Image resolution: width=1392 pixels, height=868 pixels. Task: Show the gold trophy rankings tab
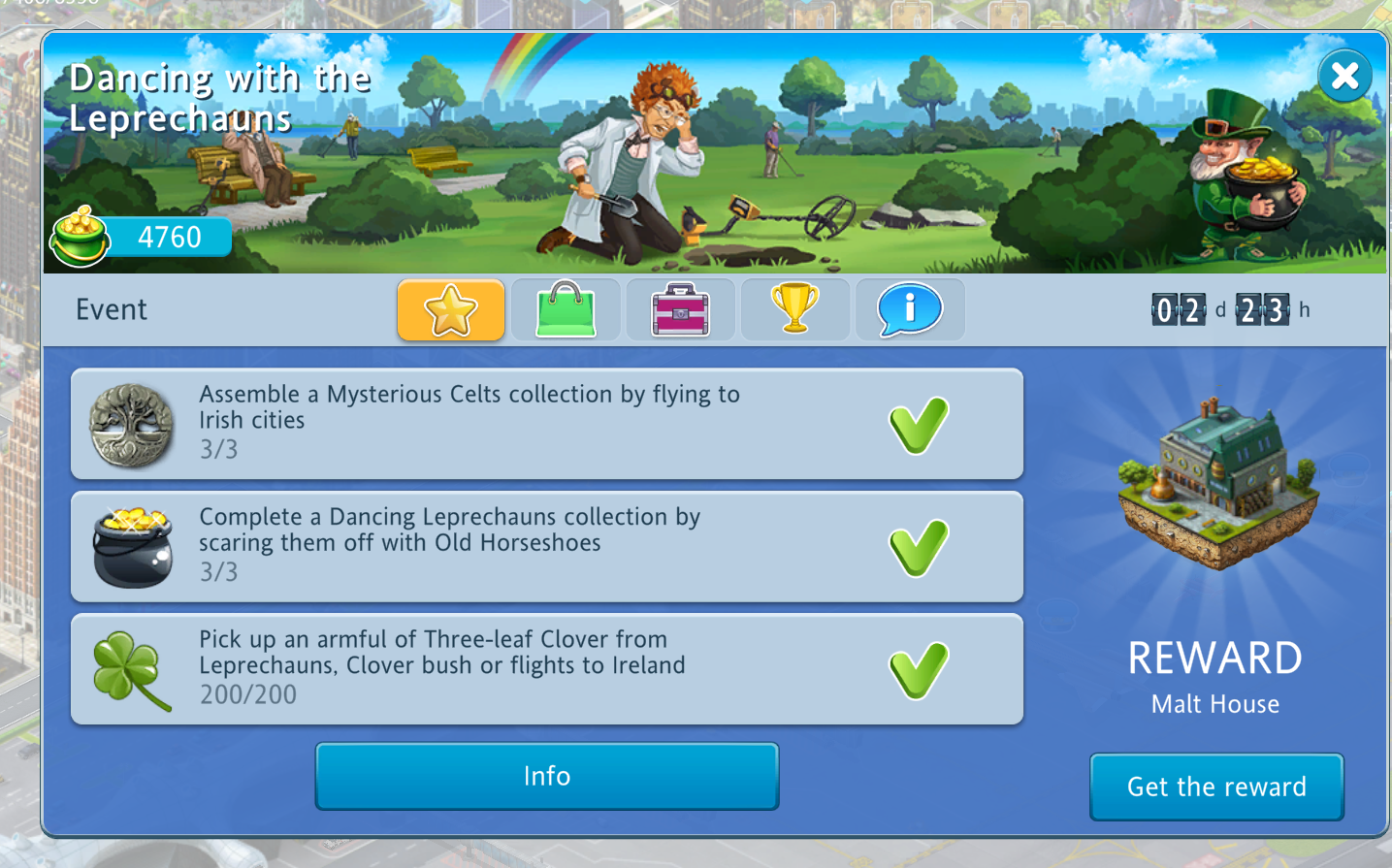click(x=794, y=310)
